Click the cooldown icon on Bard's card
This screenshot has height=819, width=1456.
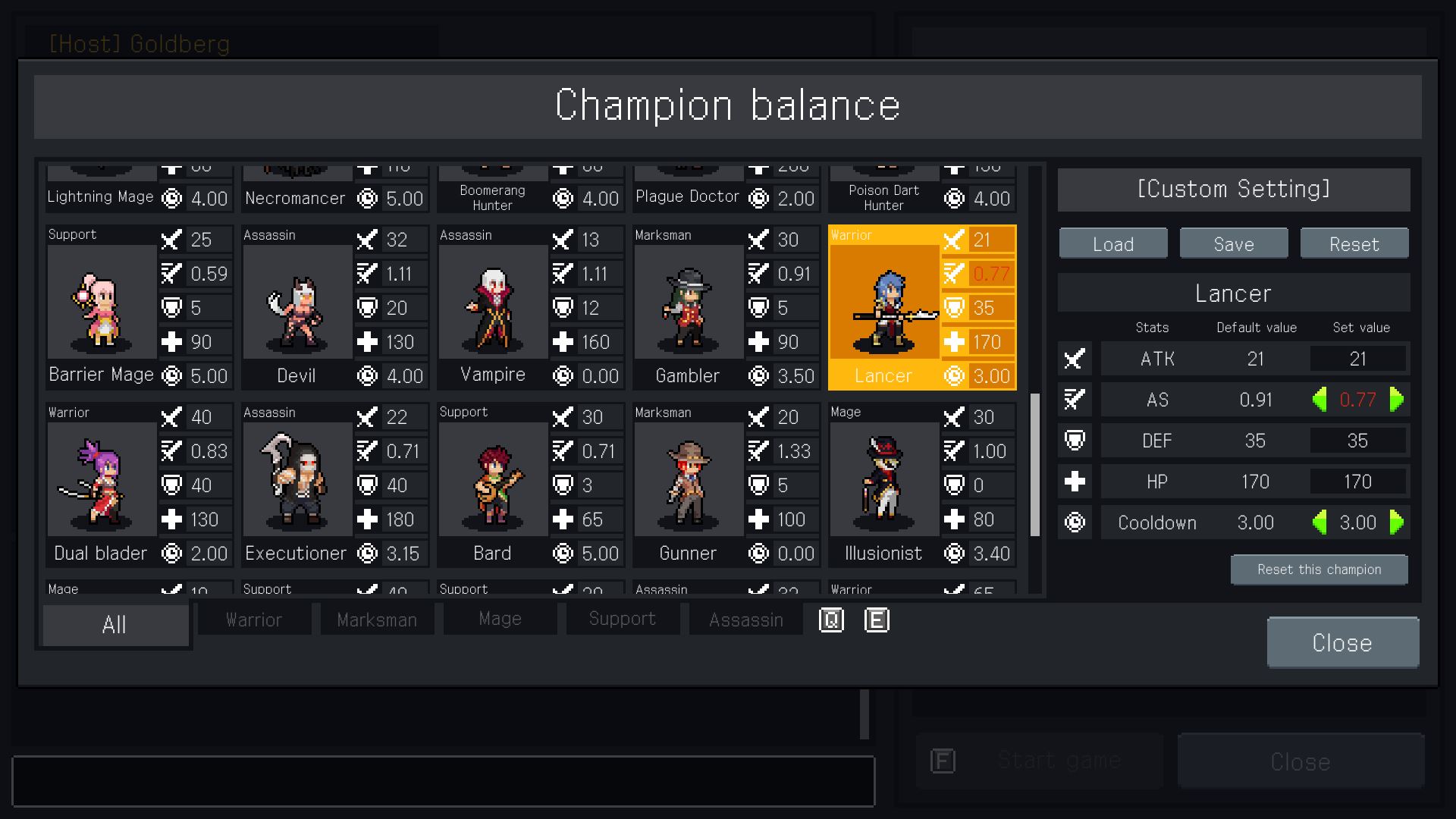coord(563,554)
